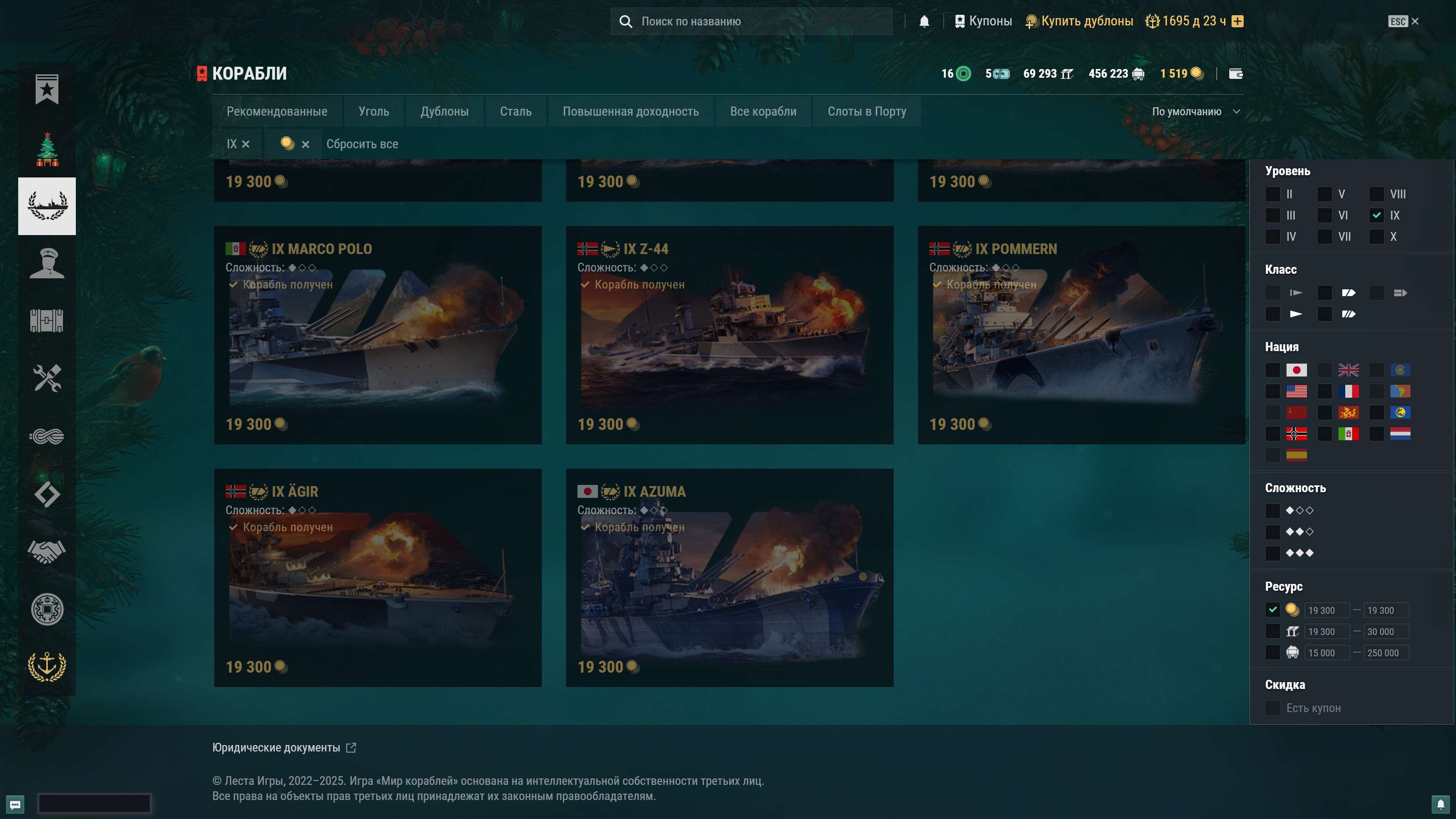1456x819 pixels.
Task: Switch to the 'Уголь' tab
Action: (373, 111)
